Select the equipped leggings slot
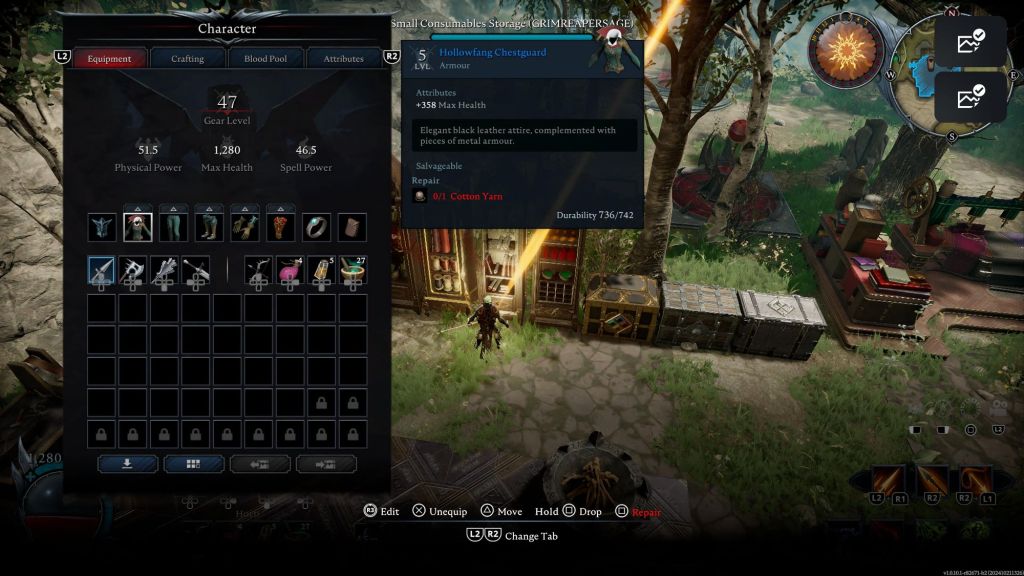 pos(173,227)
